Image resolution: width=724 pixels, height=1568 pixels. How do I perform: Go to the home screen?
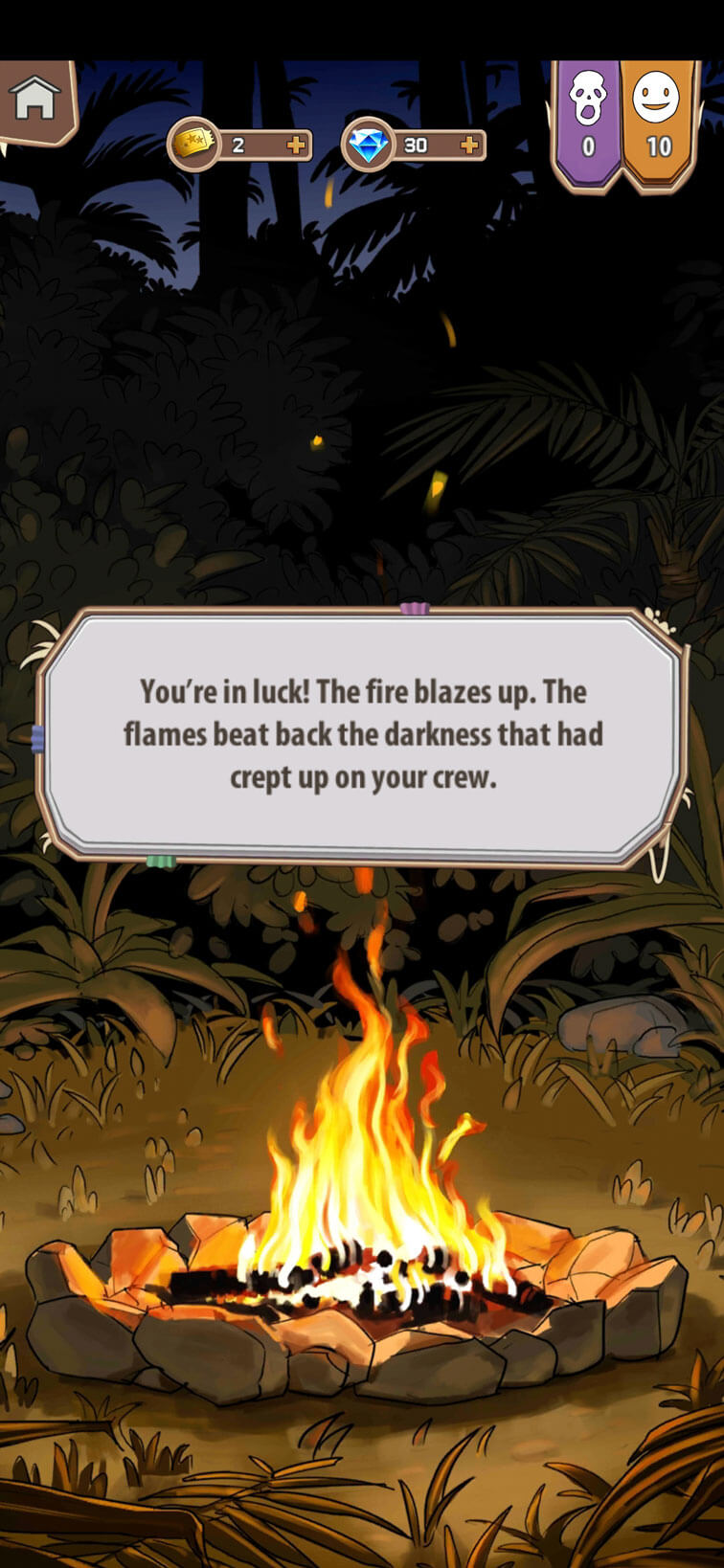pyautogui.click(x=34, y=99)
